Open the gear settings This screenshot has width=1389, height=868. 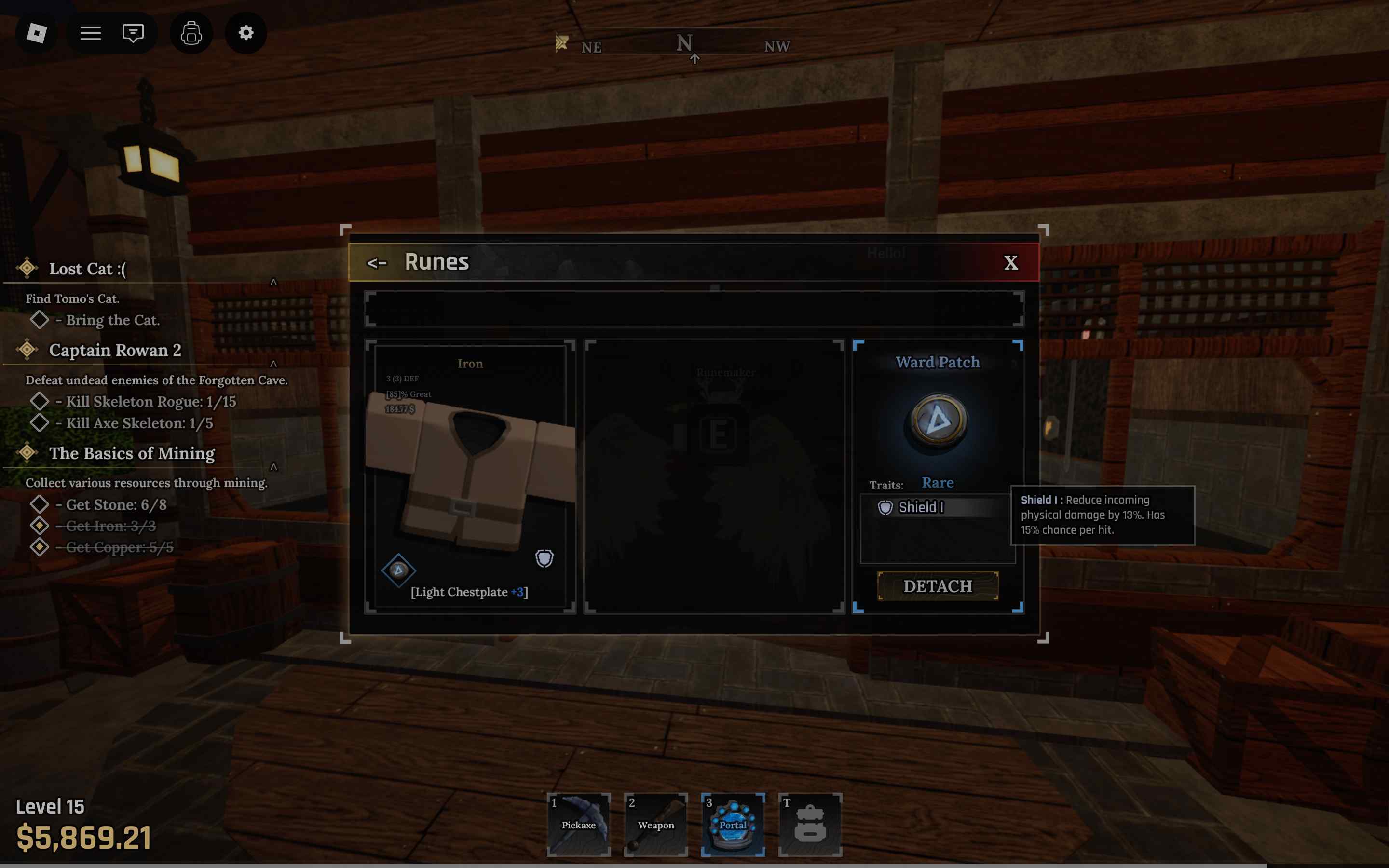point(245,33)
